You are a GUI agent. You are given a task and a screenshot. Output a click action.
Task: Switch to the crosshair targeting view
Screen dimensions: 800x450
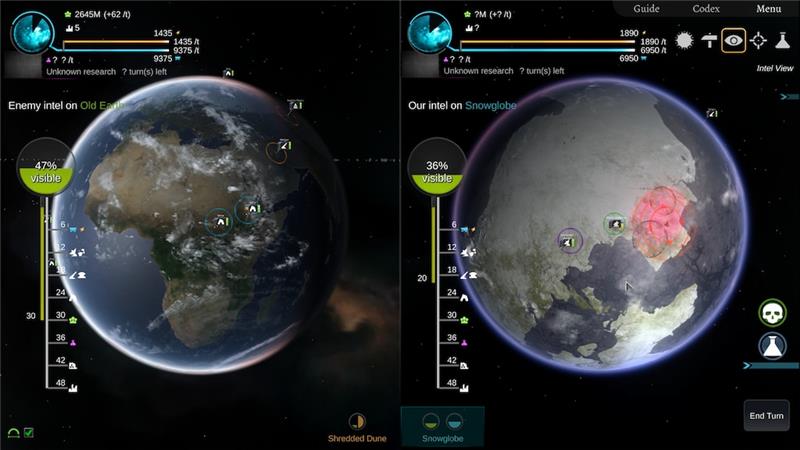click(x=759, y=40)
